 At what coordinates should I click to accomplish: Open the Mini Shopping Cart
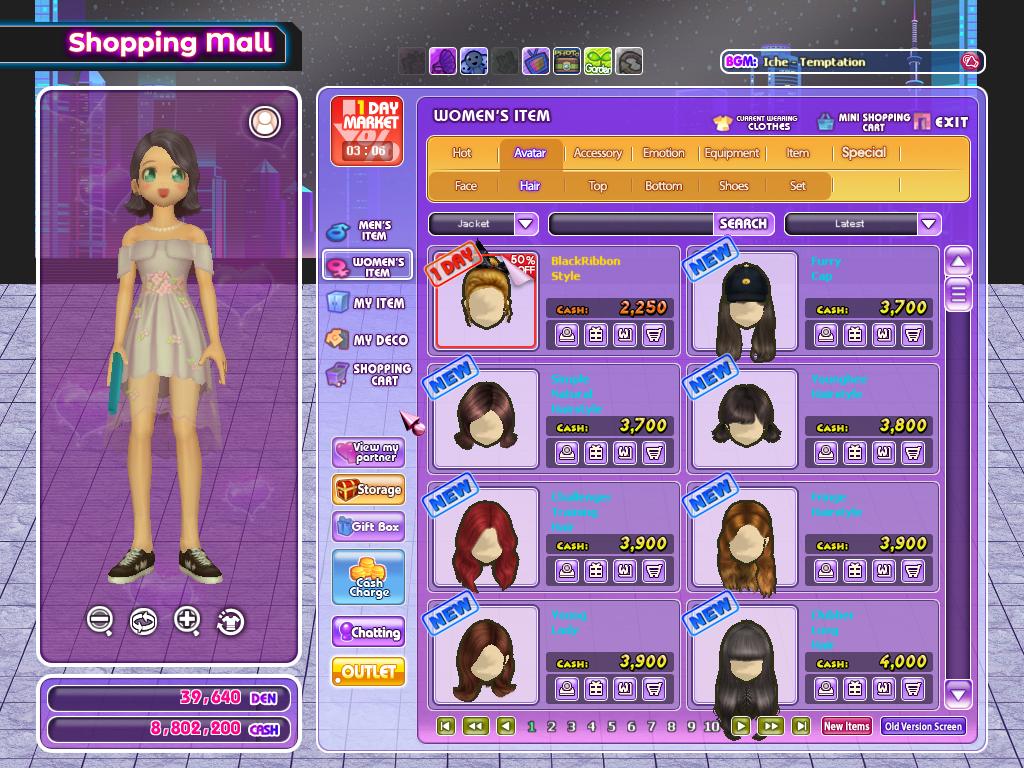tap(863, 122)
